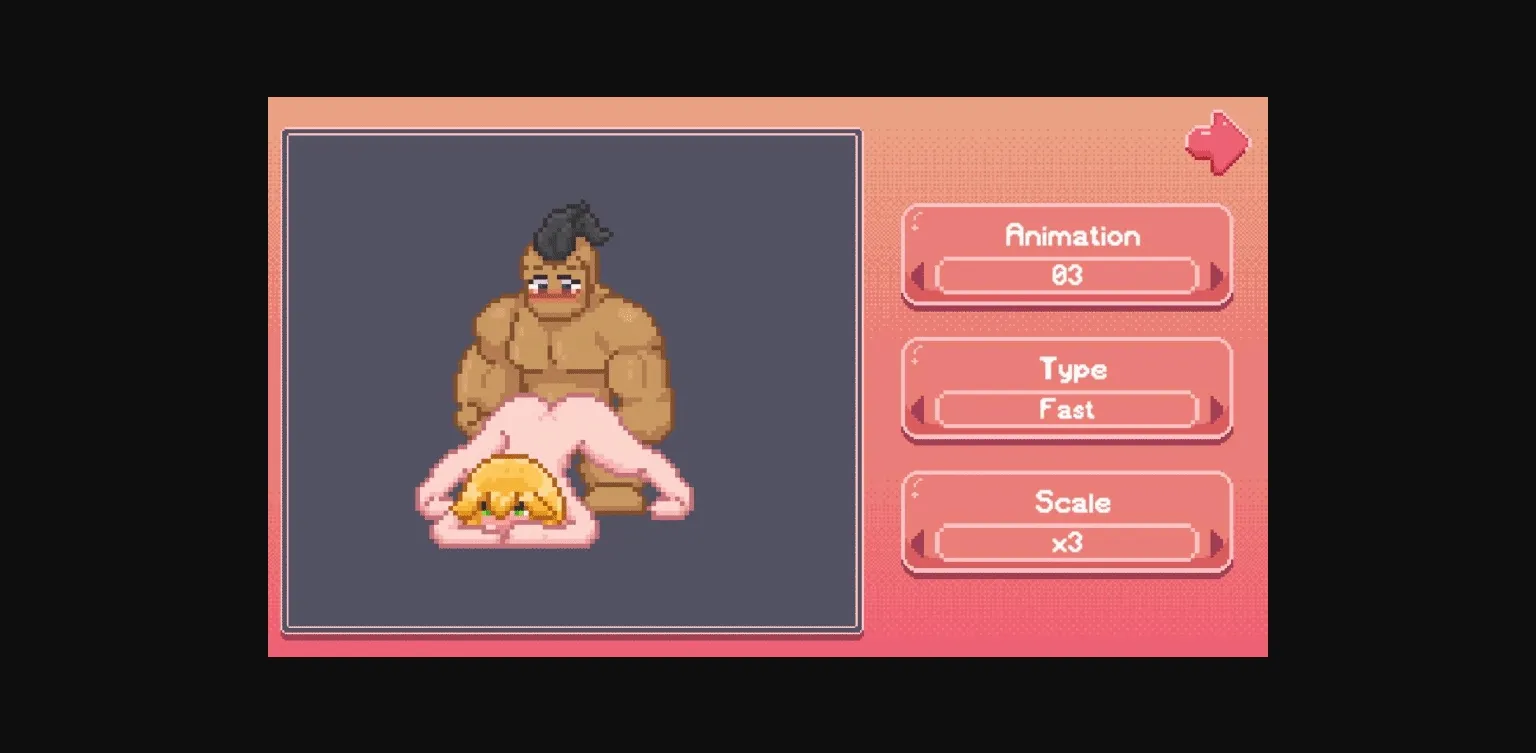
Task: Open the x3 scale value display
Action: tap(1068, 542)
